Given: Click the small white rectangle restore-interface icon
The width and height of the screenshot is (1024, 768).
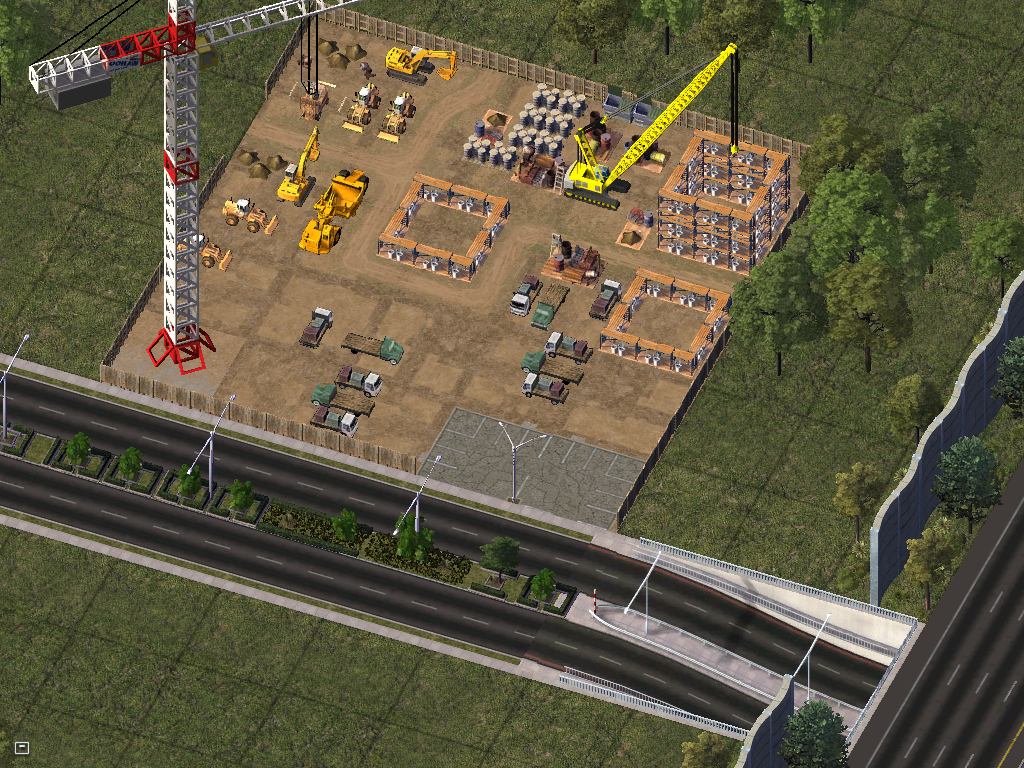Looking at the screenshot, I should tap(22, 747).
